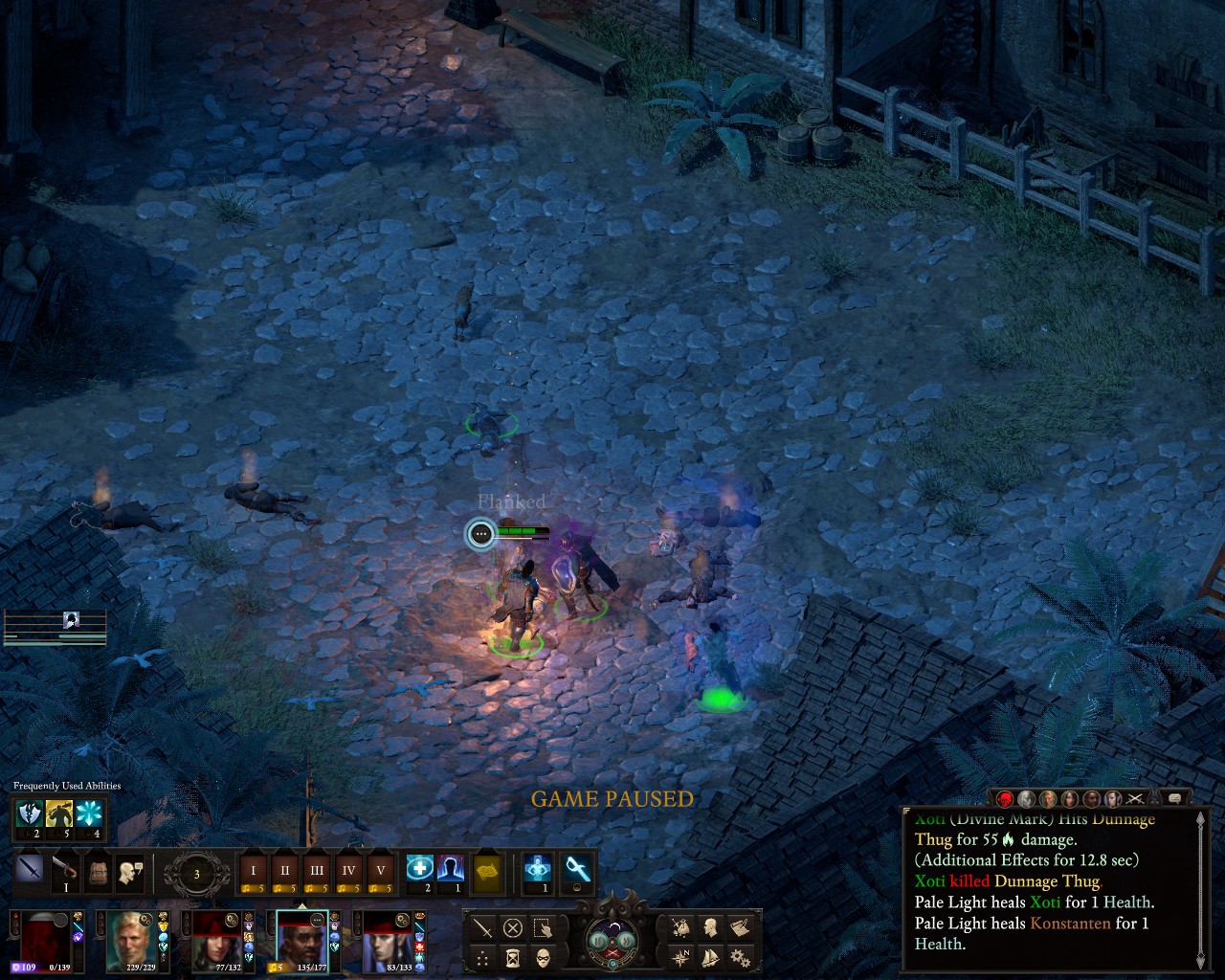Choose chant level III on the action bar

tap(316, 872)
